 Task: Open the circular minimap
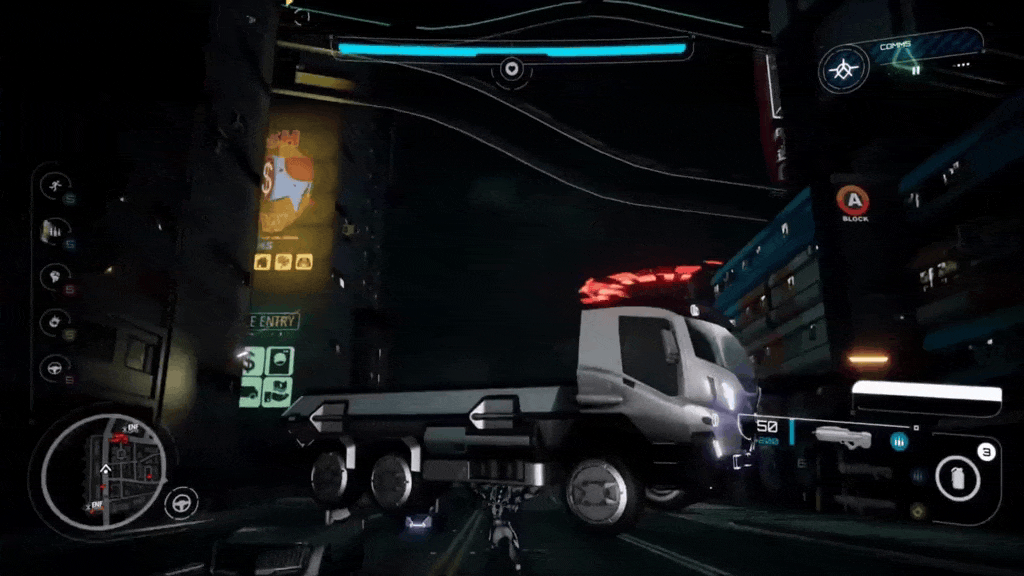click(103, 467)
